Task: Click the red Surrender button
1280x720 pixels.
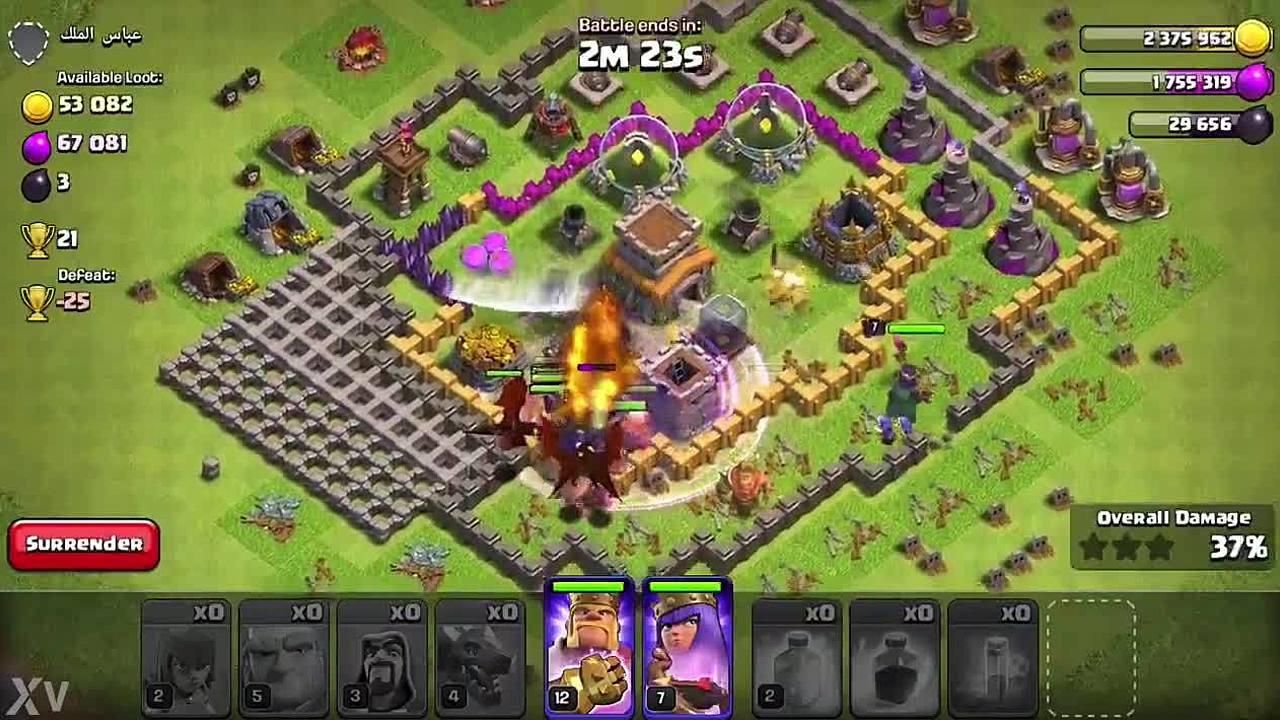Action: [x=84, y=544]
